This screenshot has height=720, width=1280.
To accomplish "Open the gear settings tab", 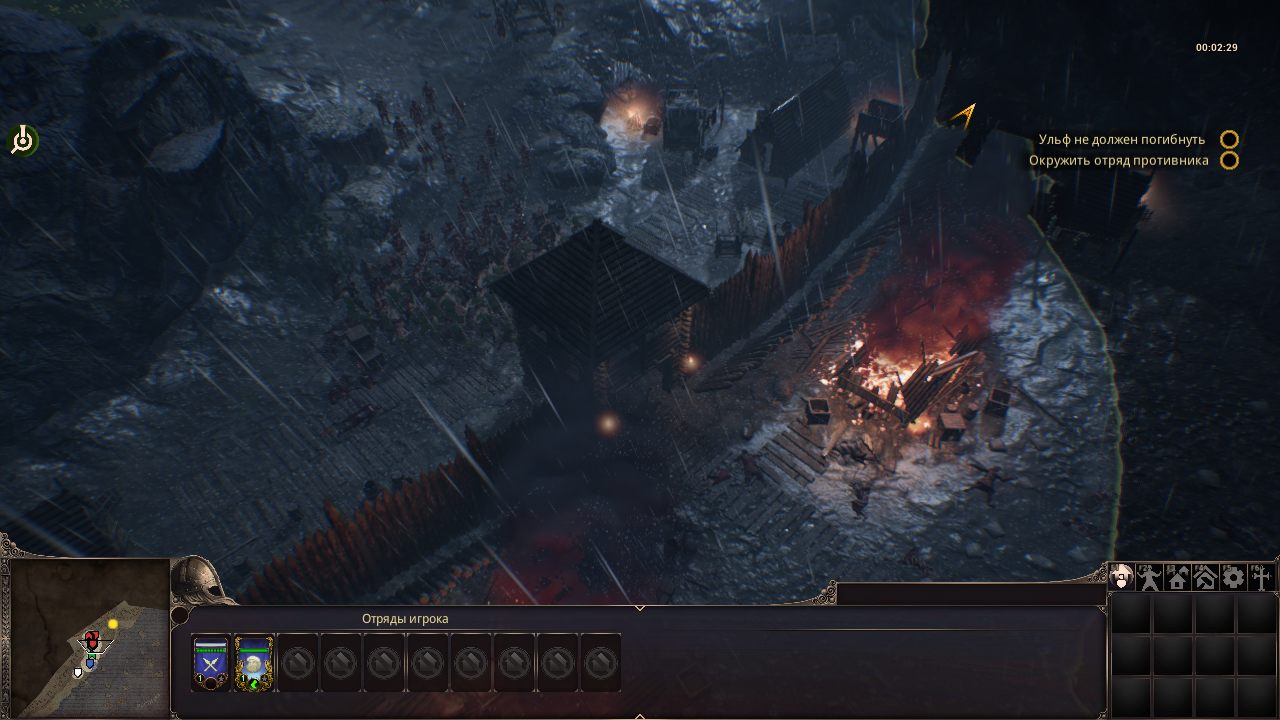I will coord(1233,577).
